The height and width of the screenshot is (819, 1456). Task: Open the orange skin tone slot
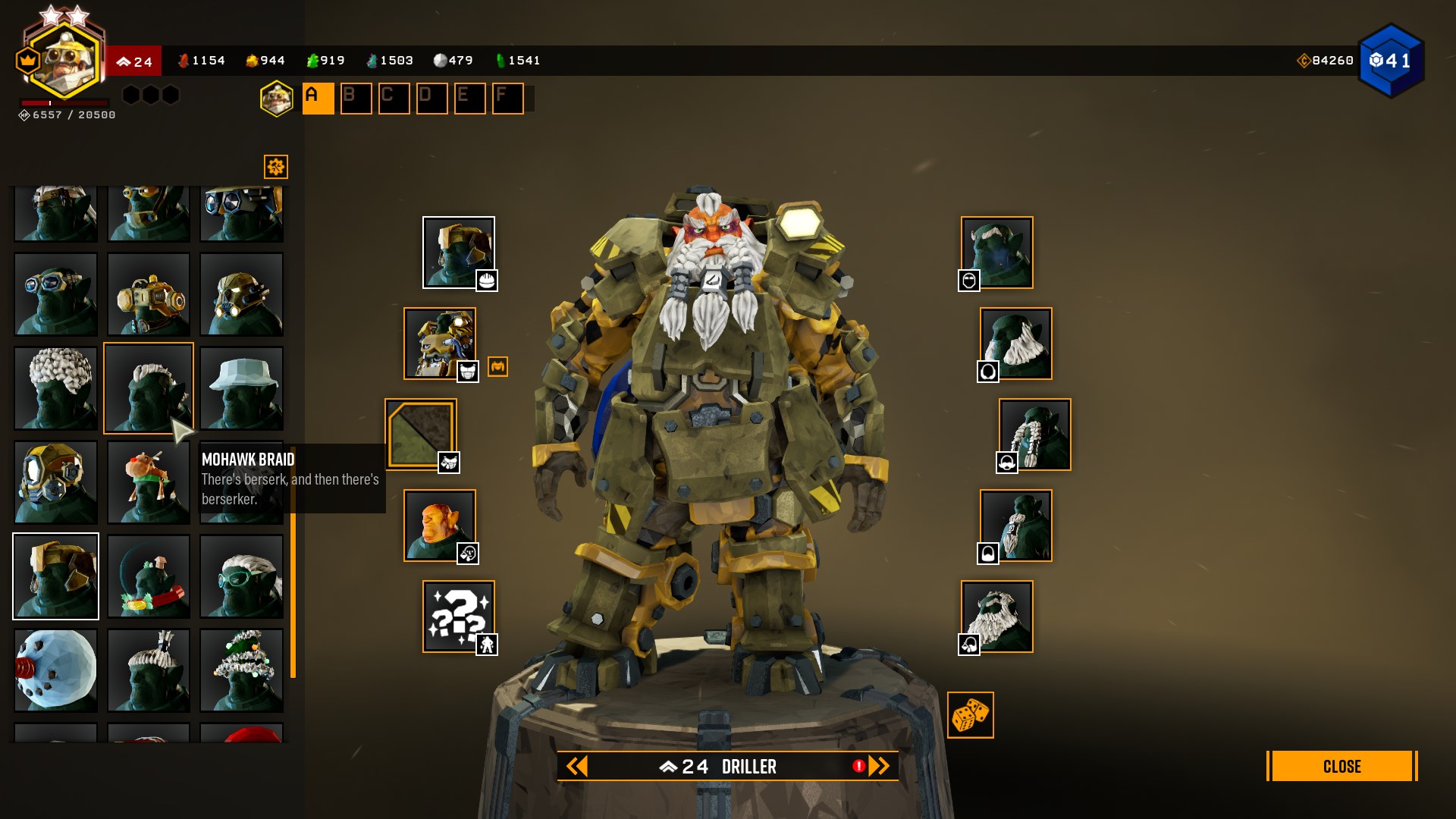click(x=440, y=526)
